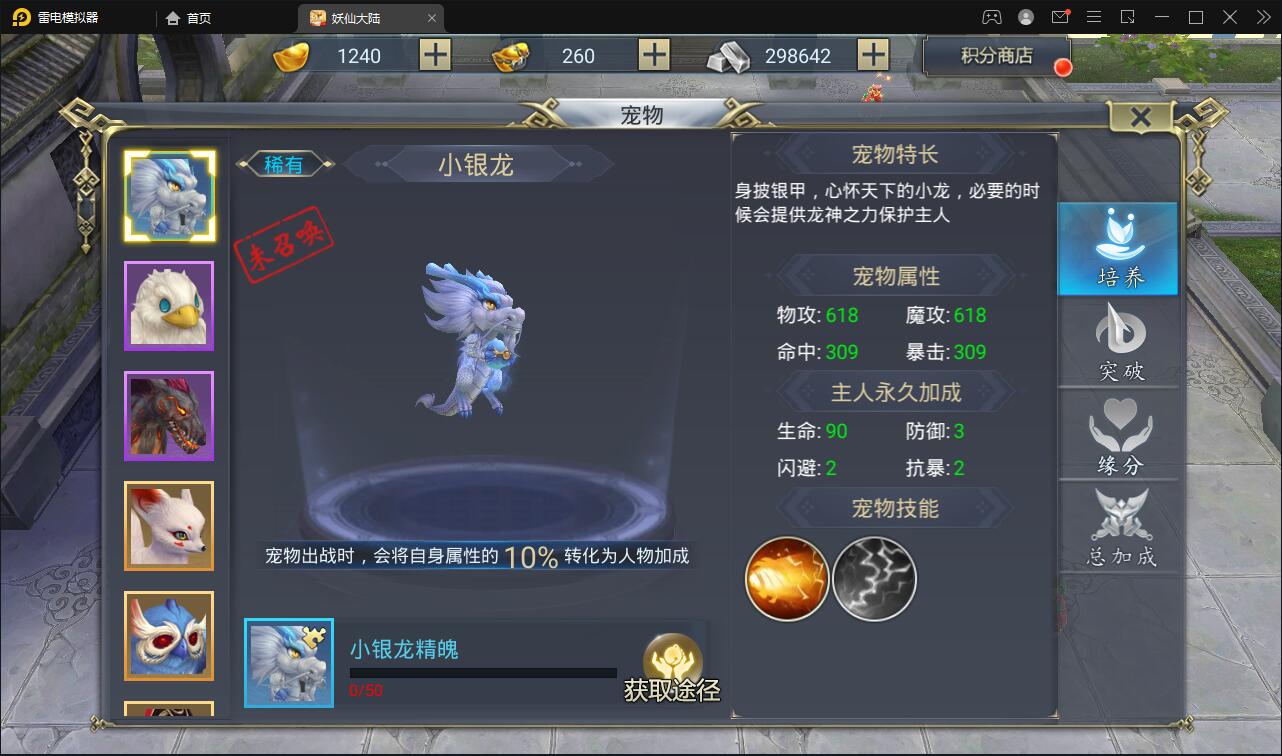Close the 宠物 pet window

pos(1140,116)
